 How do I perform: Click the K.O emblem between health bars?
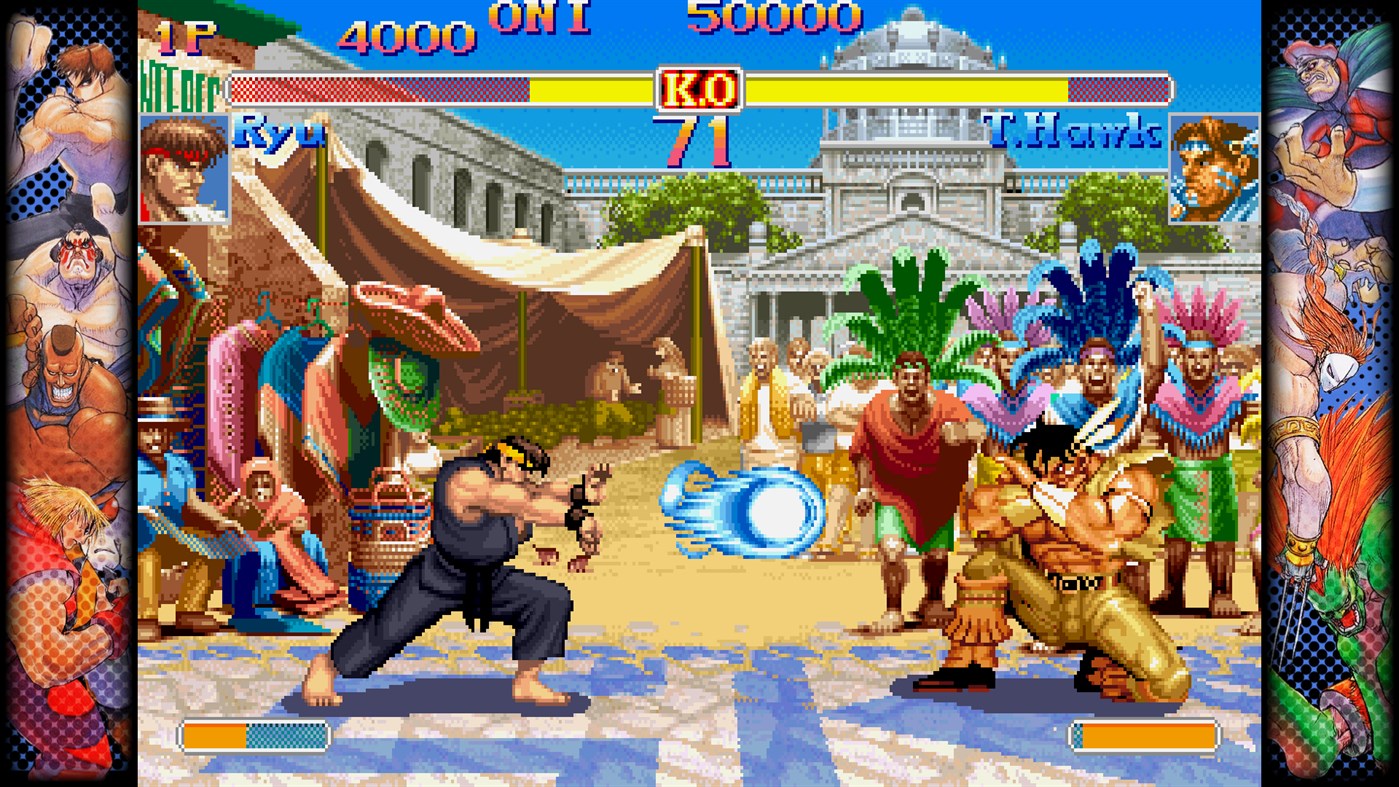(x=699, y=89)
